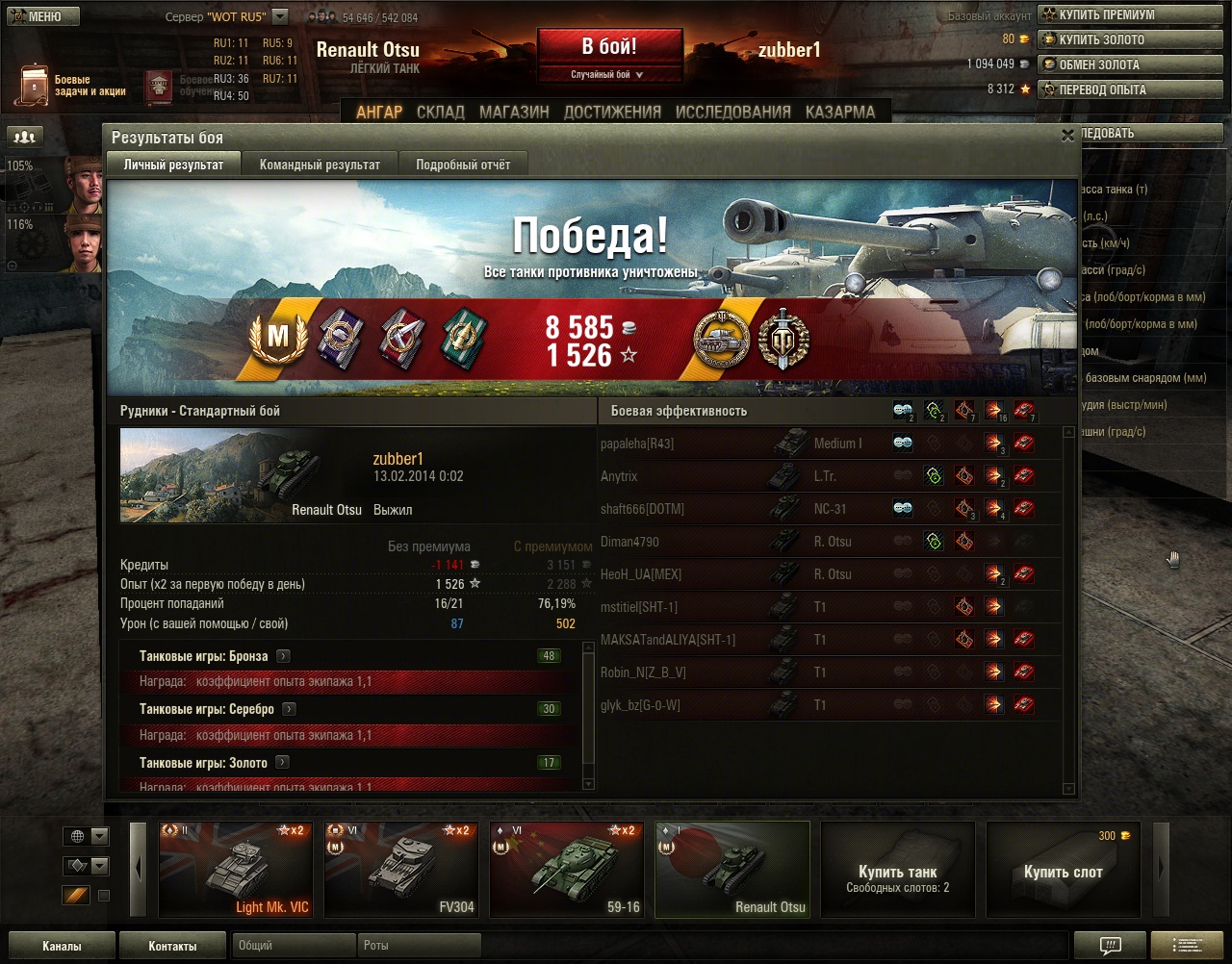Go to the СКЛАД section

pos(441,112)
